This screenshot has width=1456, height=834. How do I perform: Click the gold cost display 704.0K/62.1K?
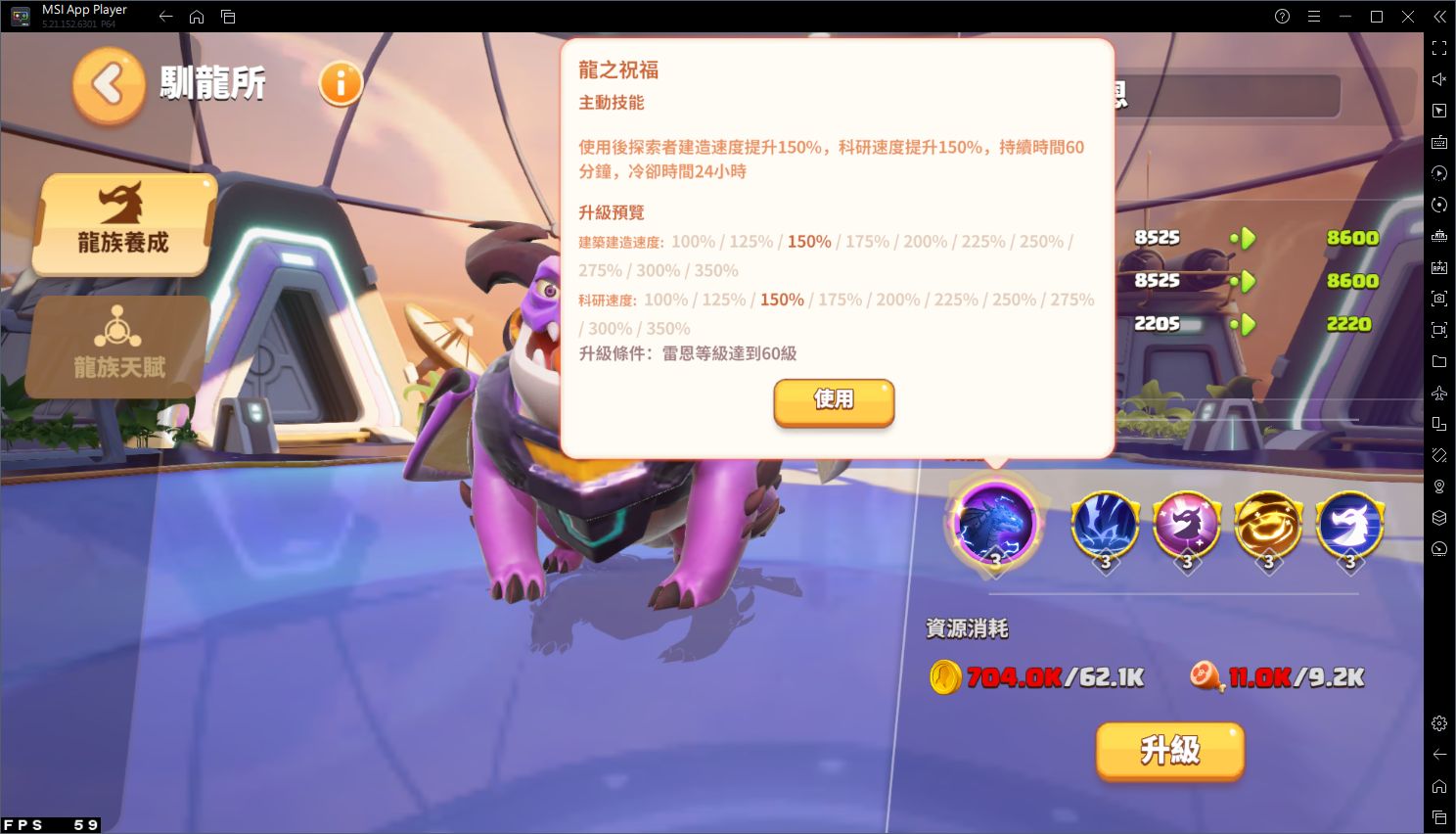1037,675
